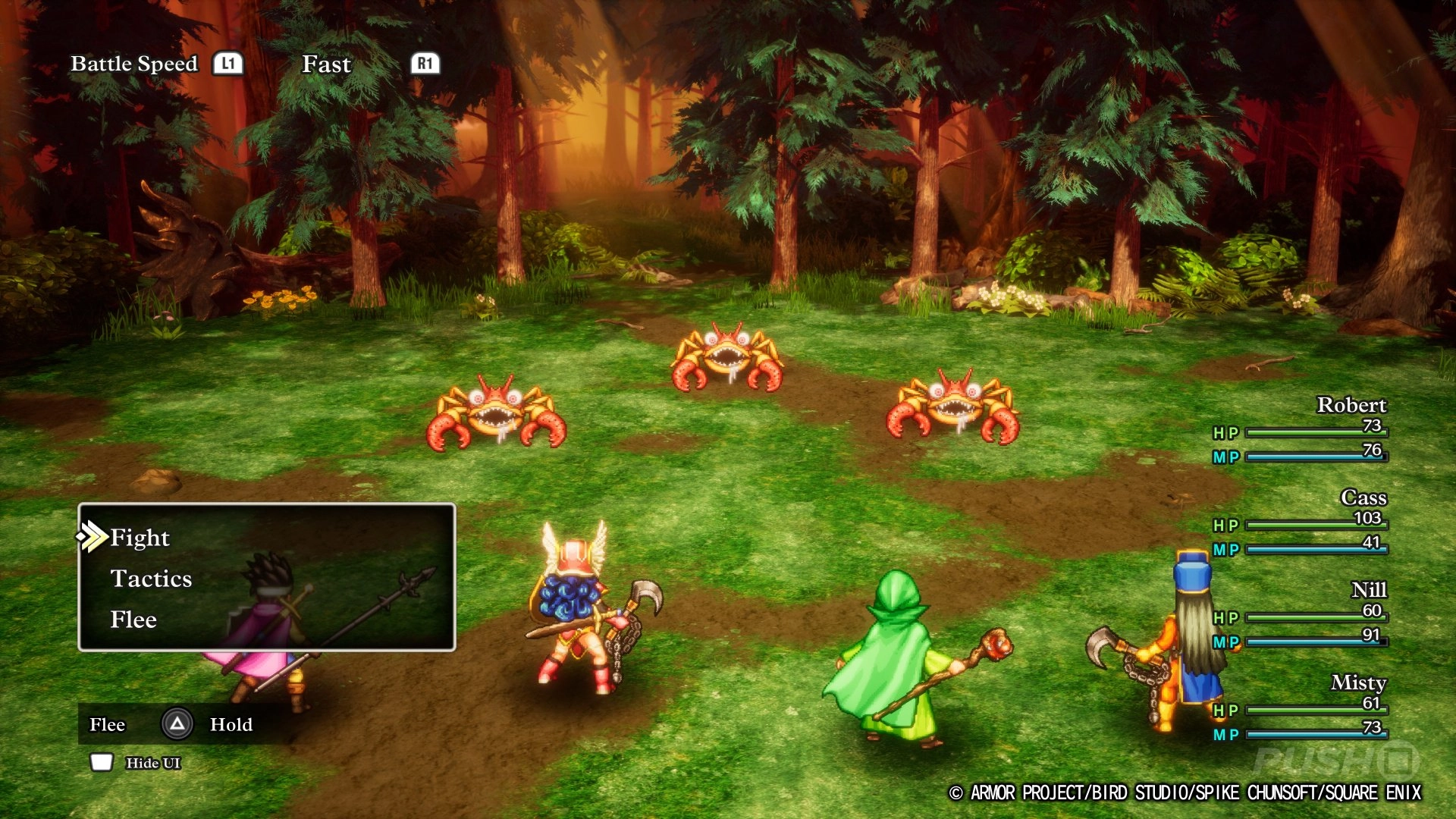Toggle battle speed from Fast setting

coord(326,64)
